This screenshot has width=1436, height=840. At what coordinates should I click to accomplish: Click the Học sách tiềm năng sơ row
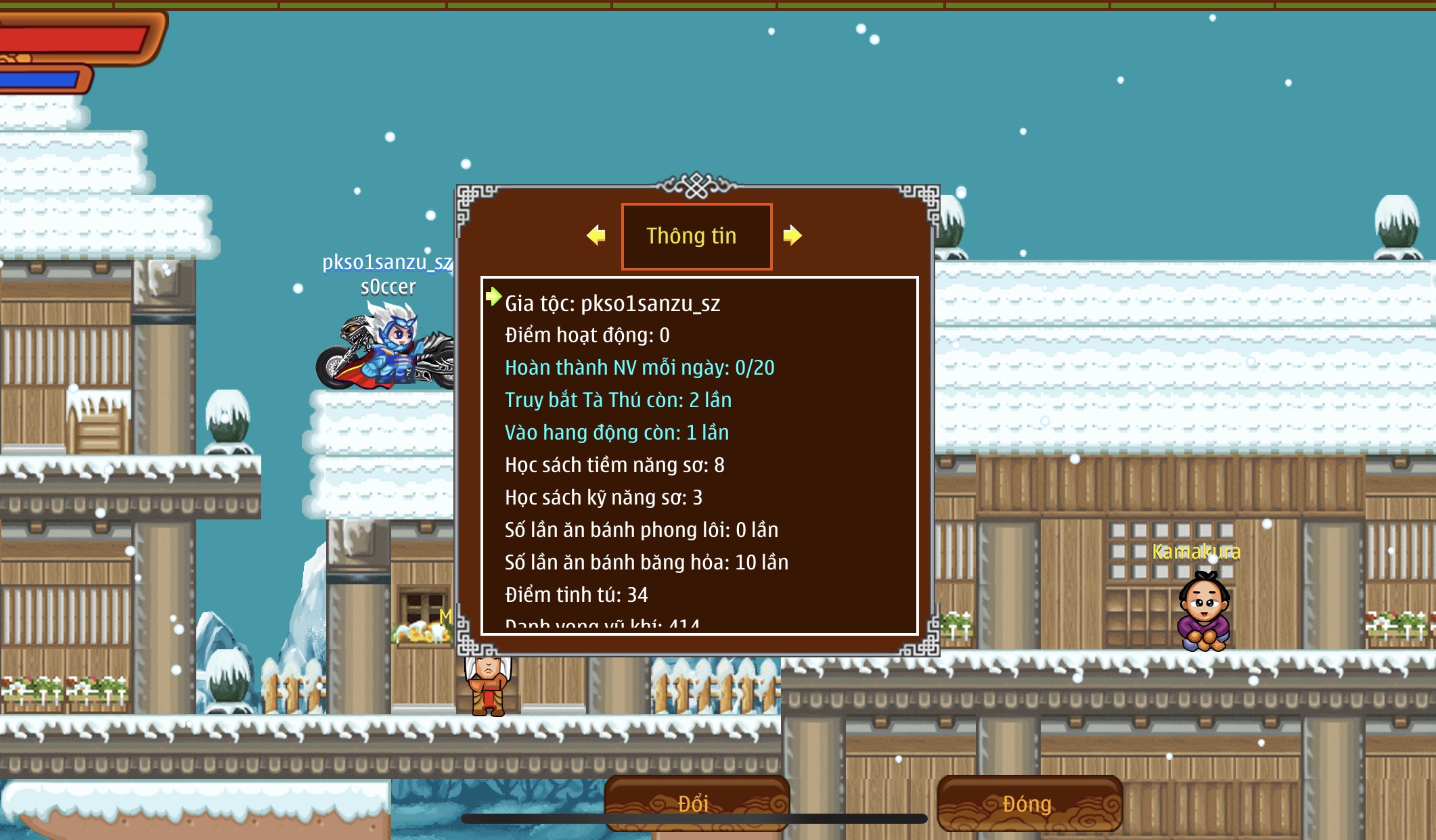(614, 465)
